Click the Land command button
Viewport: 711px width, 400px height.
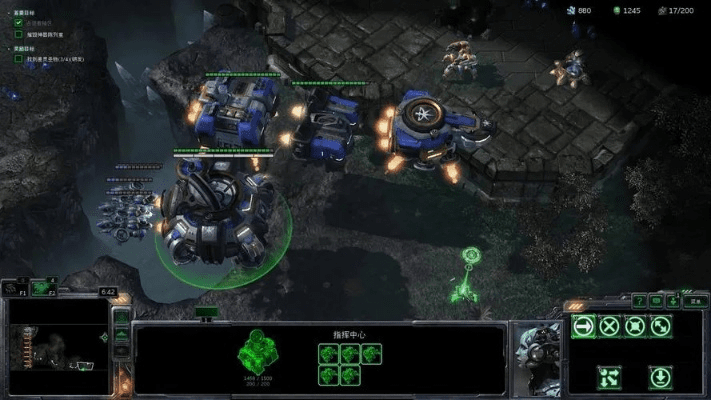coord(661,377)
